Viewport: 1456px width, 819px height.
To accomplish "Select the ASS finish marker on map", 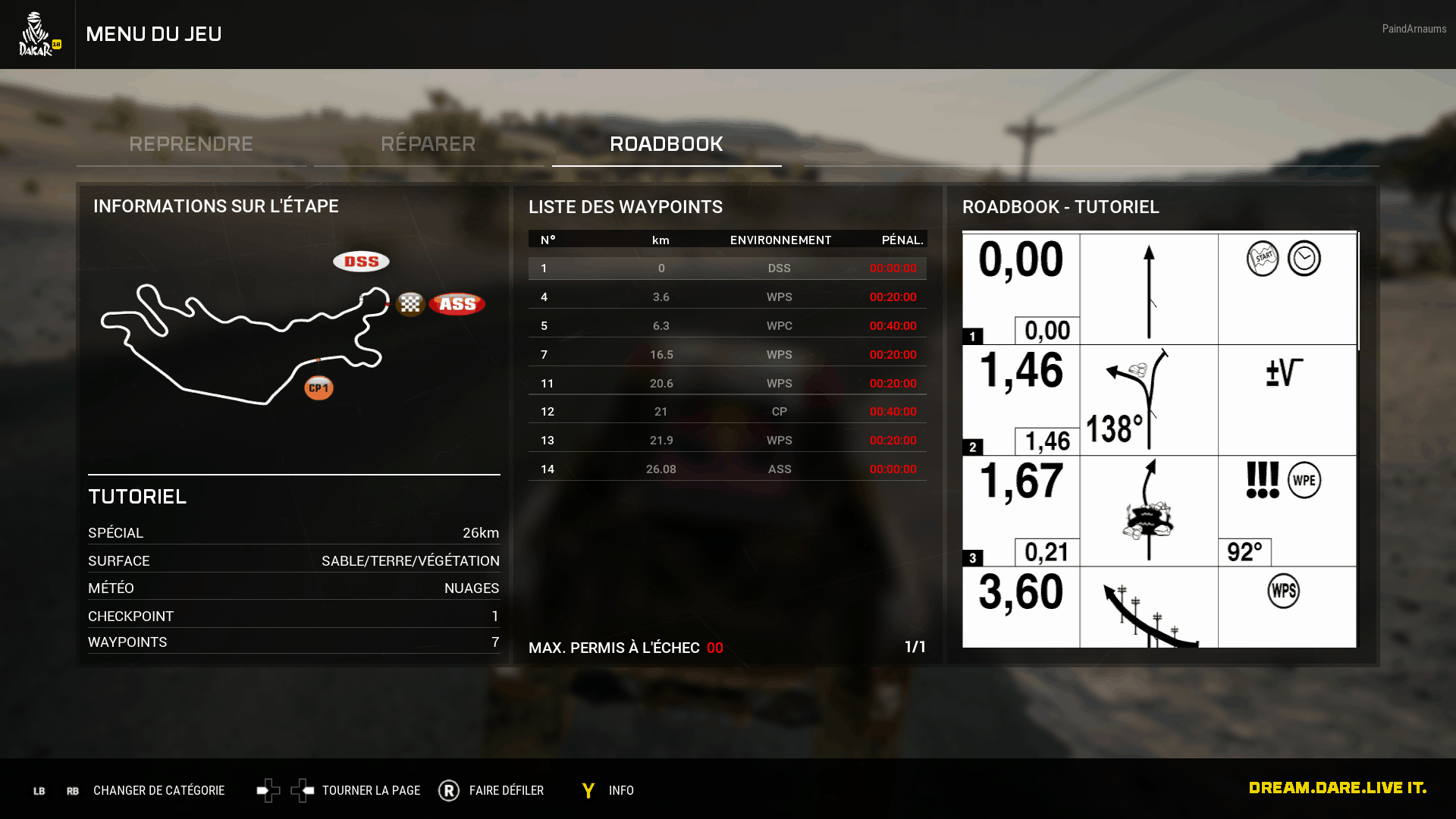I will 457,304.
